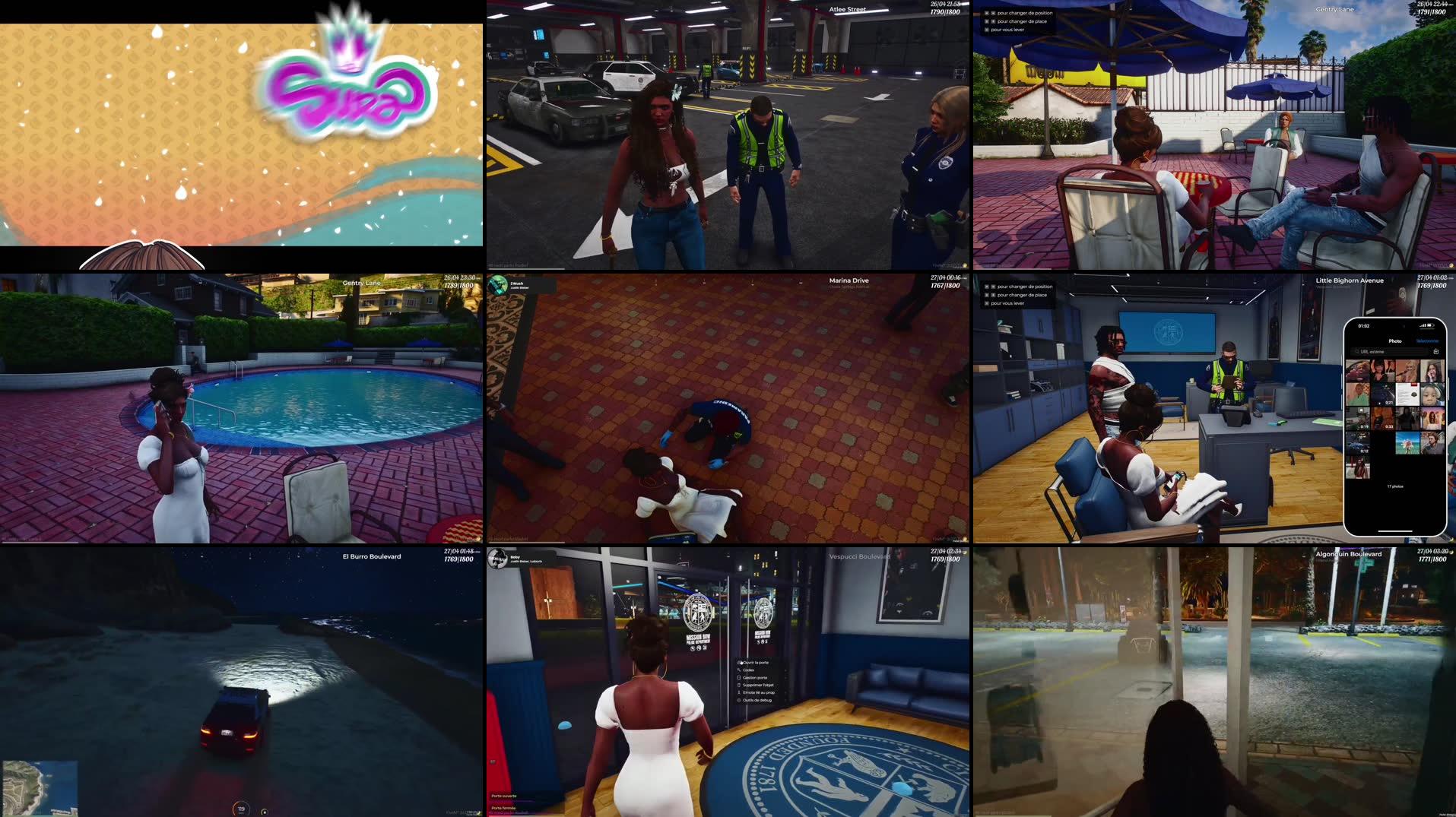The width and height of the screenshot is (1456, 817).
Task: Click the magnifier icon in URL externe field
Action: [x=1357, y=352]
